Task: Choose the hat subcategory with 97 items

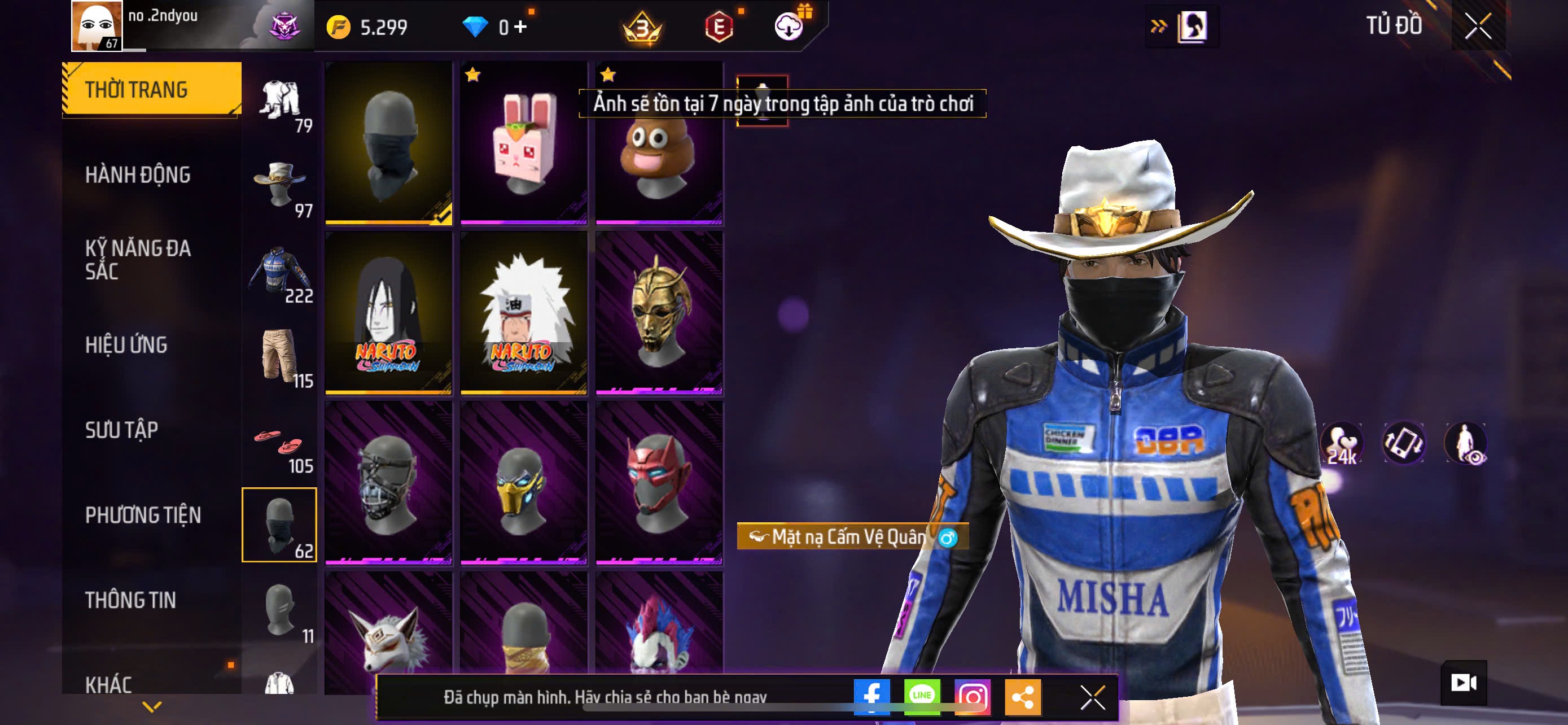Action: click(279, 185)
